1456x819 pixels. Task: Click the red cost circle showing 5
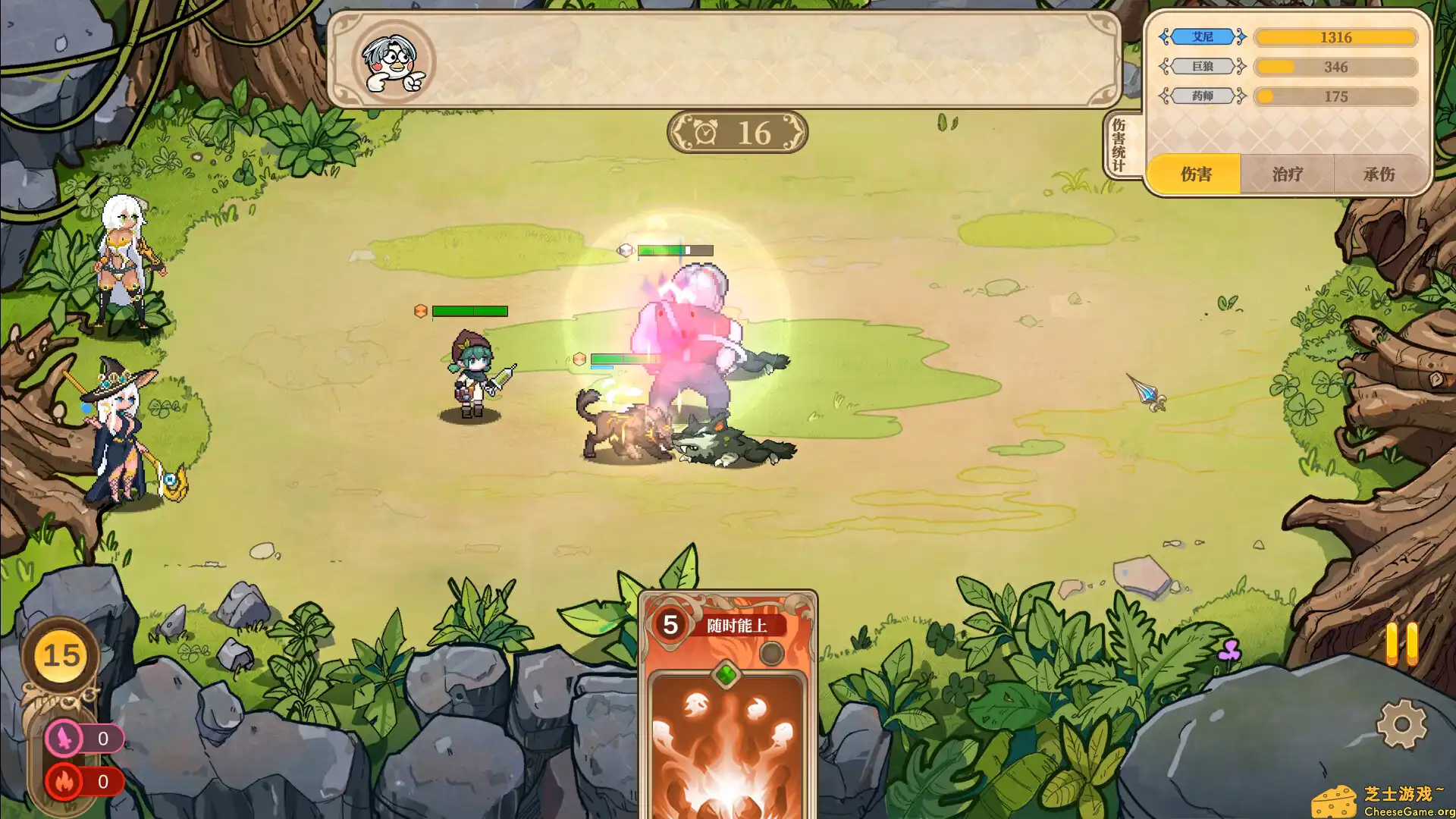[671, 626]
